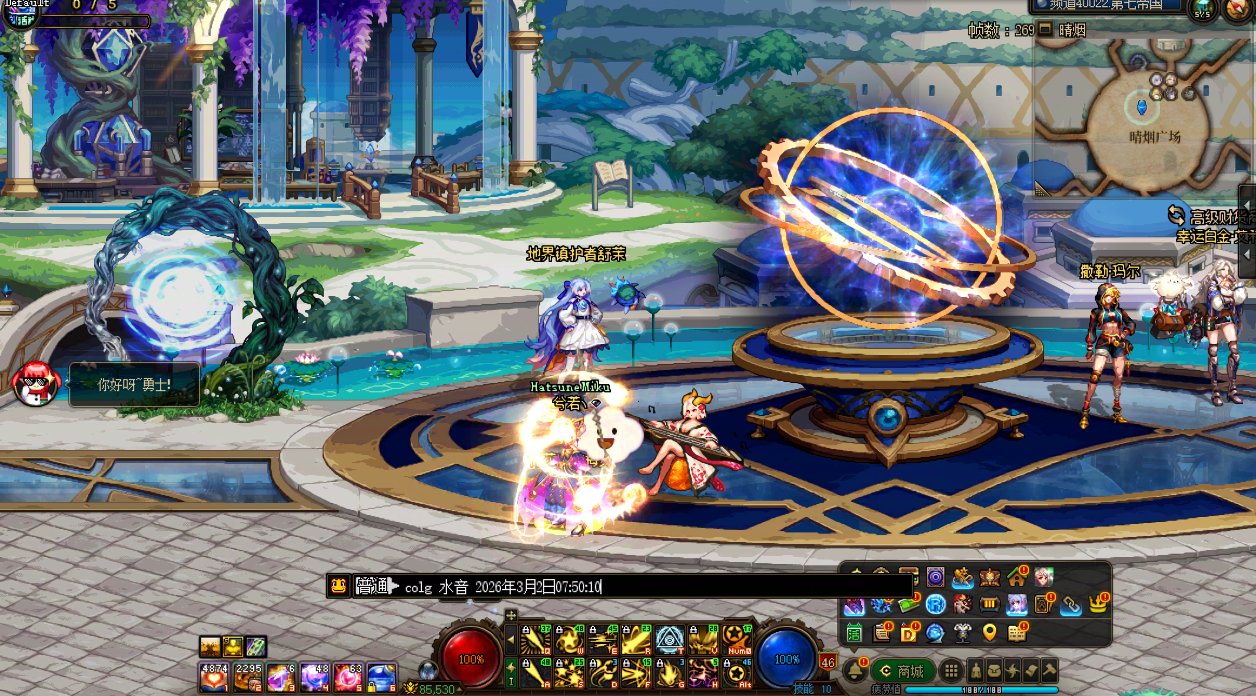Screen dimensions: 1256x696
Task: Open the nine-dot grid menu button
Action: (951, 671)
